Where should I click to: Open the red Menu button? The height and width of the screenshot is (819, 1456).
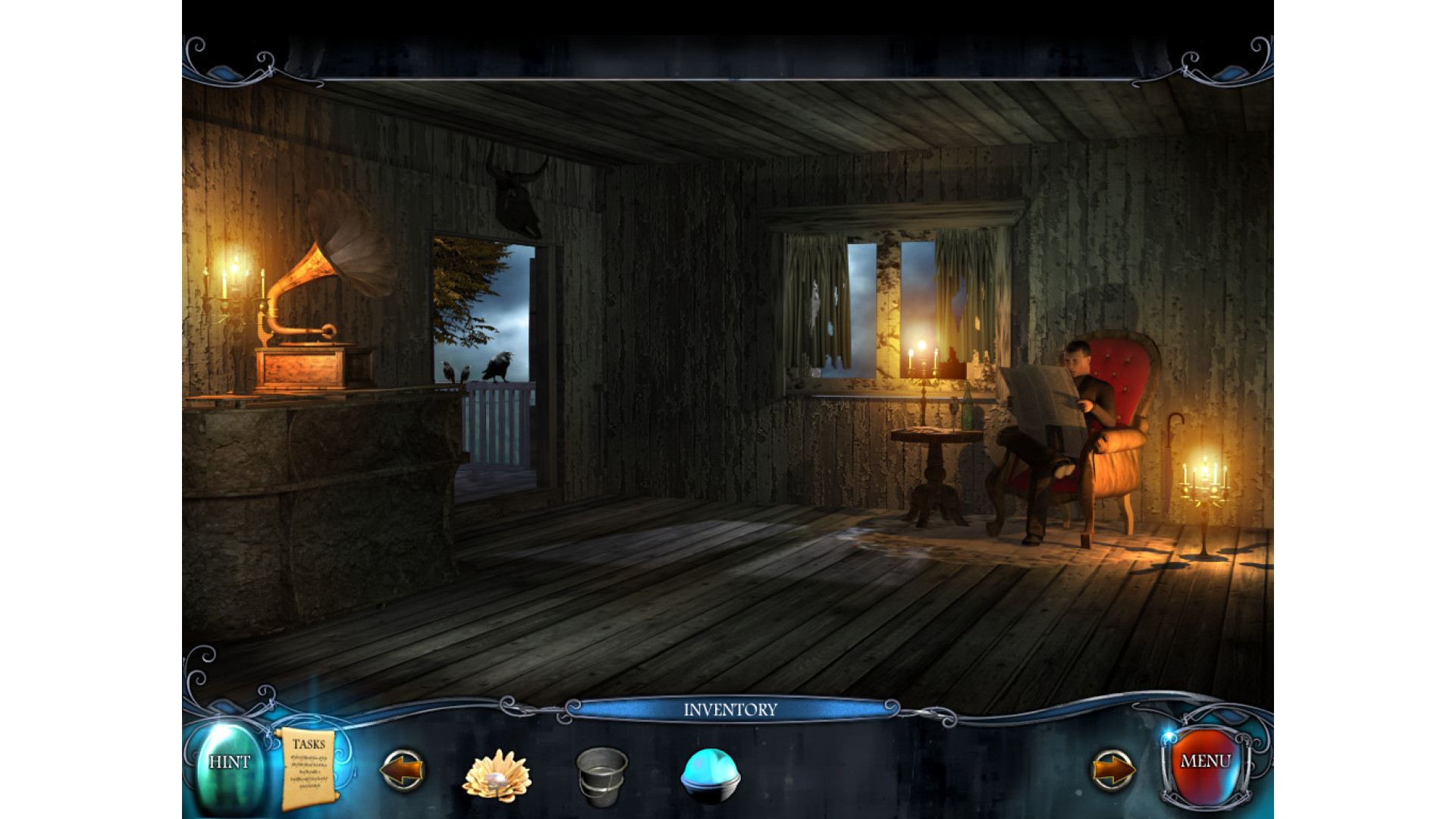(x=1205, y=763)
